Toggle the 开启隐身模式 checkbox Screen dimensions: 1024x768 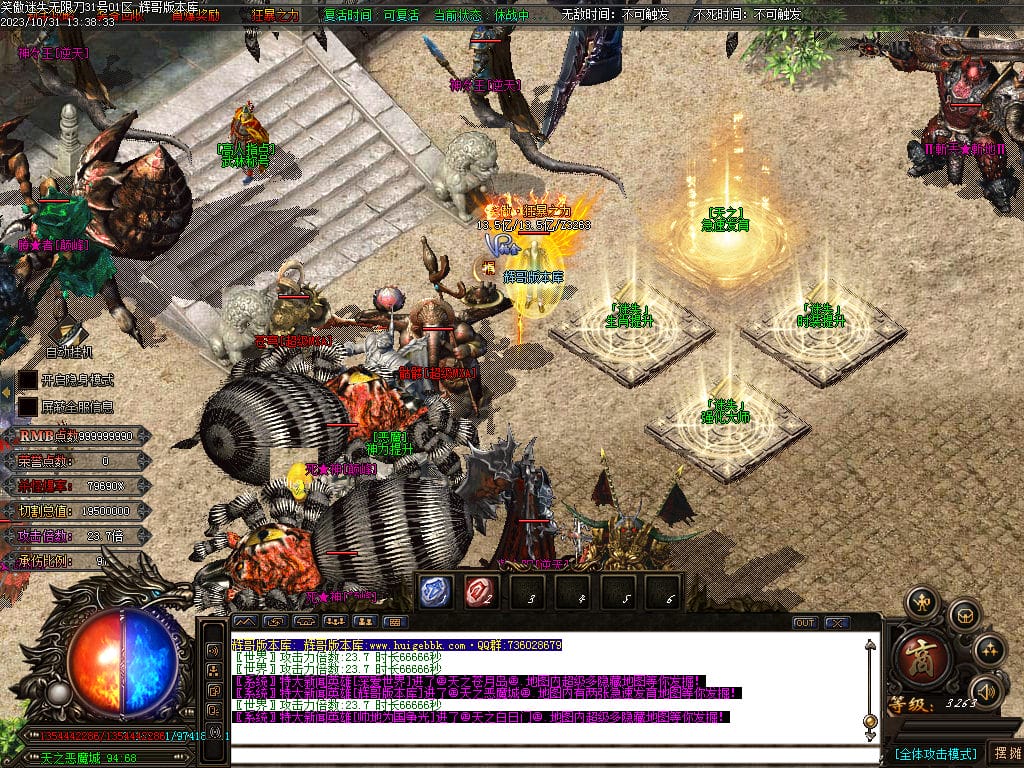click(28, 380)
